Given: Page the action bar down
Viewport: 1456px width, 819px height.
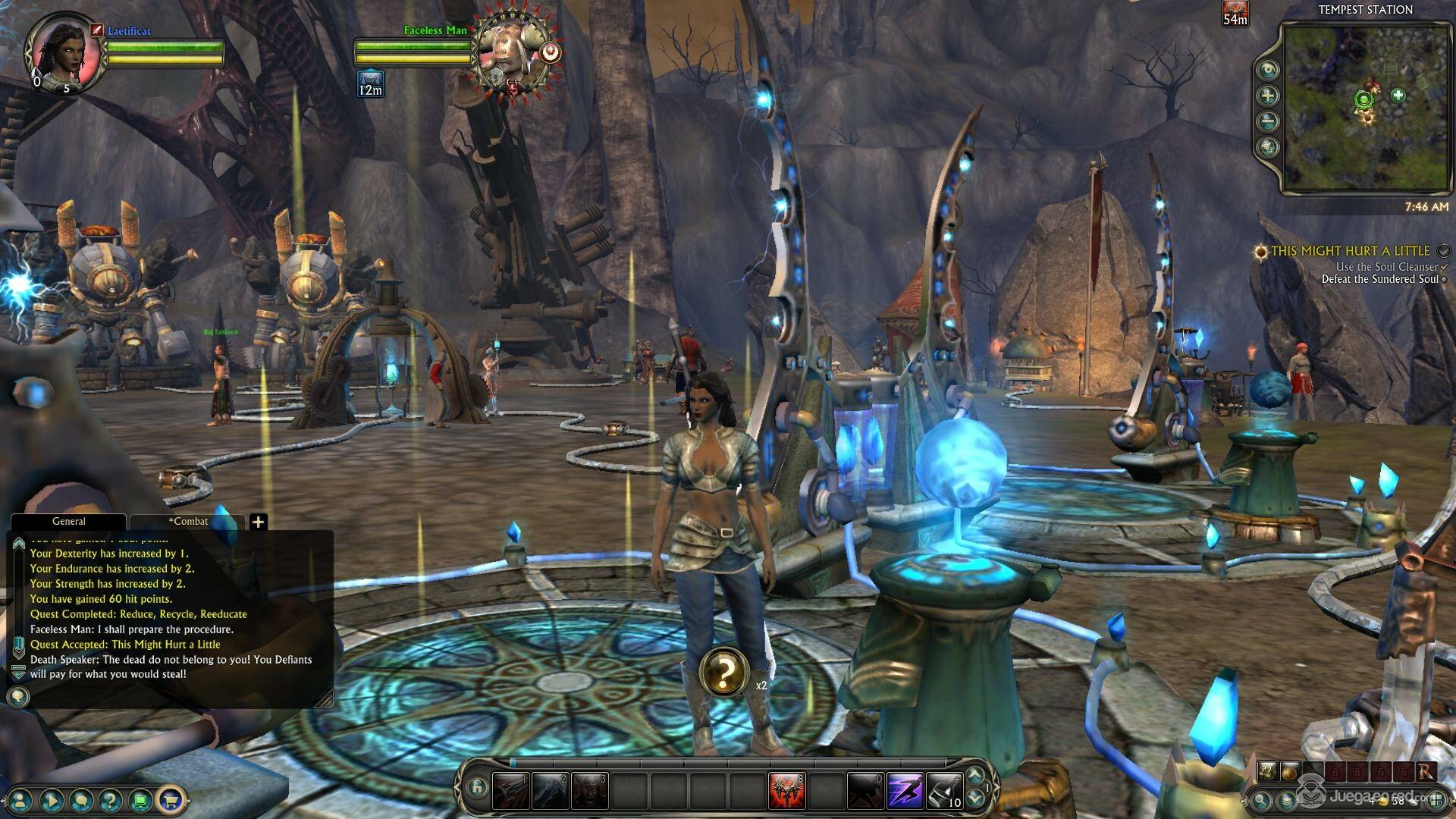Looking at the screenshot, I should click(x=975, y=799).
